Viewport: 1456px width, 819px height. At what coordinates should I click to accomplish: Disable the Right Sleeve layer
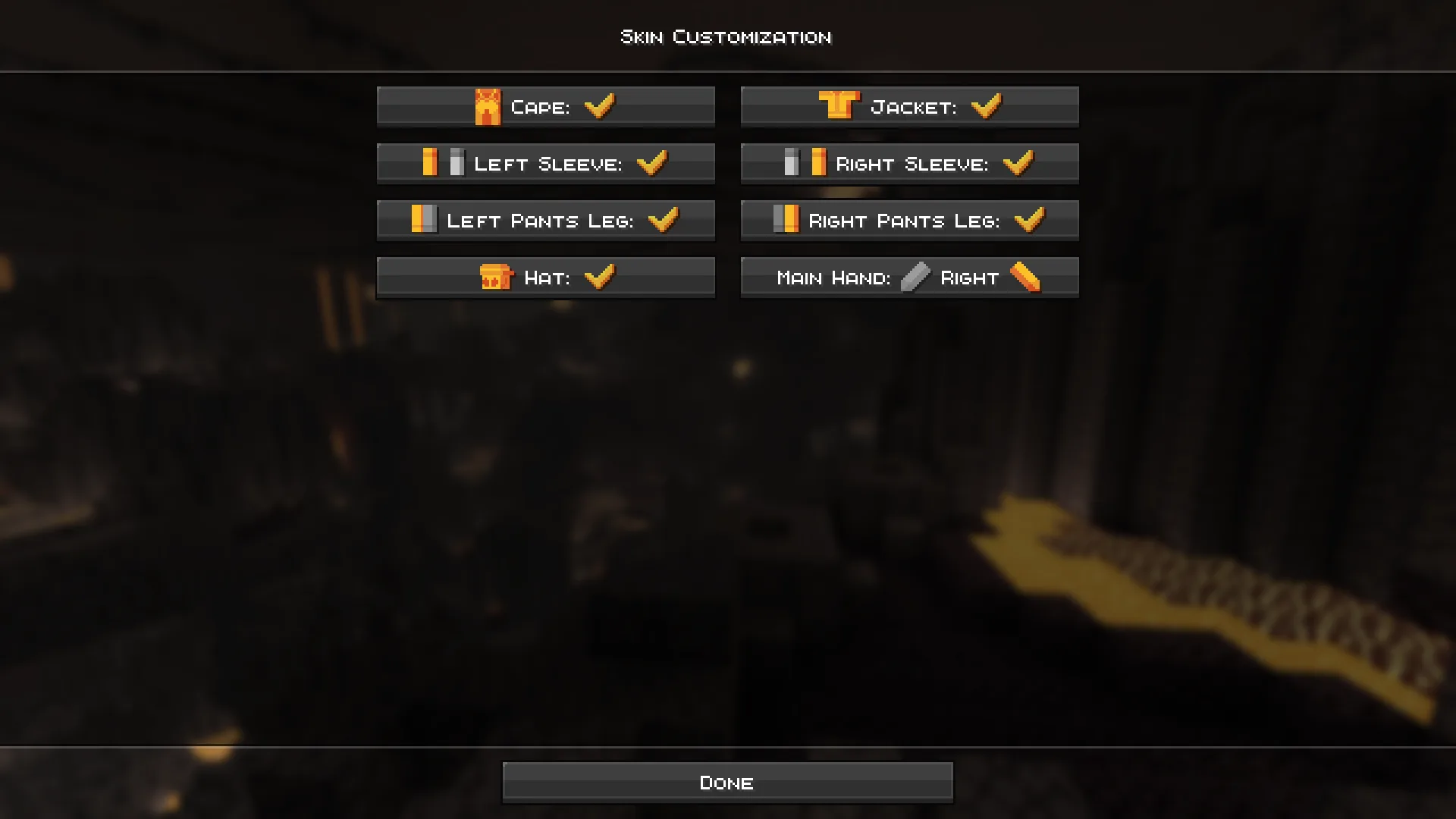coord(909,162)
